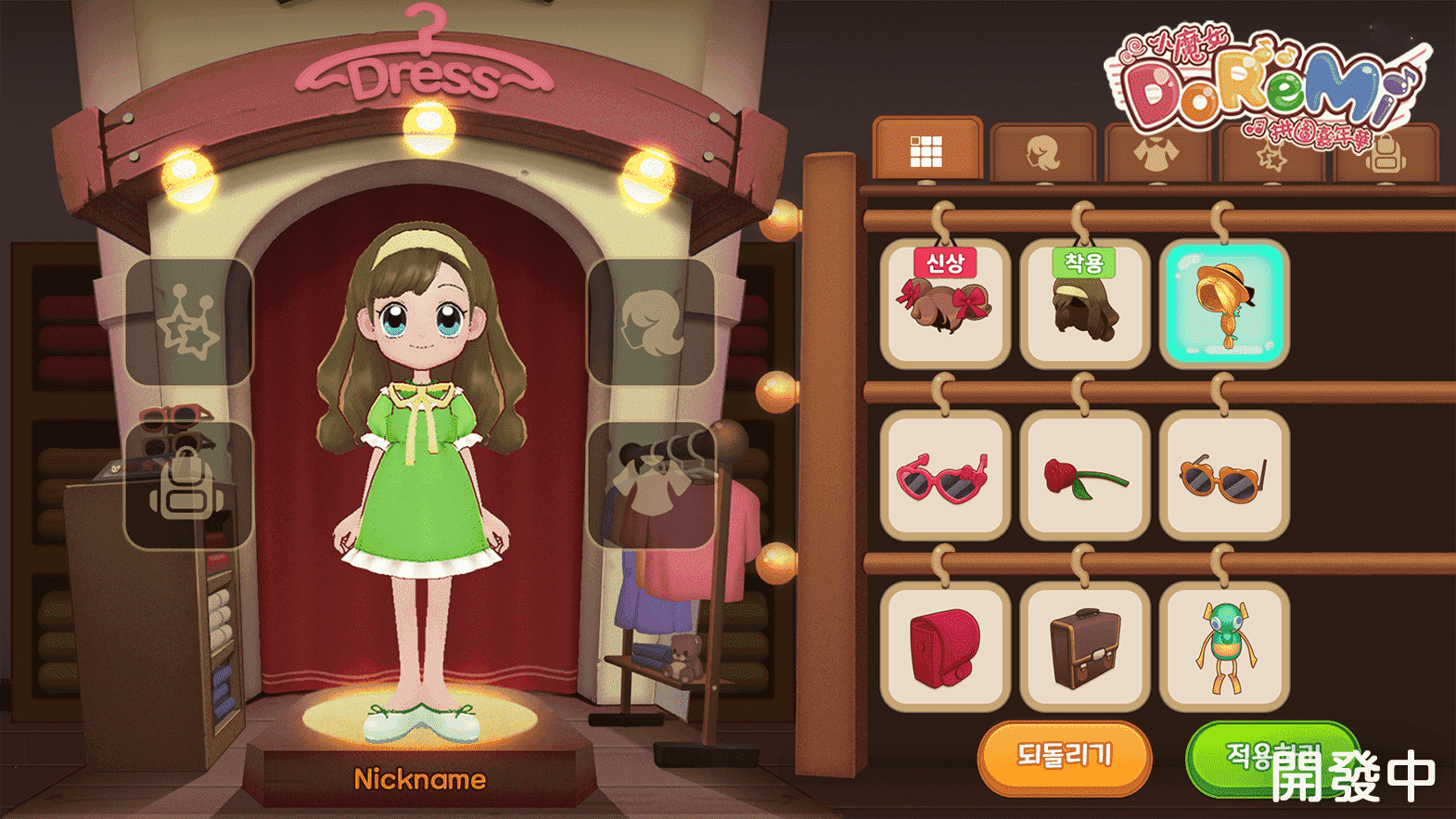Viewport: 1456px width, 819px height.
Task: Select the equipped brown wavy hair item
Action: click(x=1084, y=304)
